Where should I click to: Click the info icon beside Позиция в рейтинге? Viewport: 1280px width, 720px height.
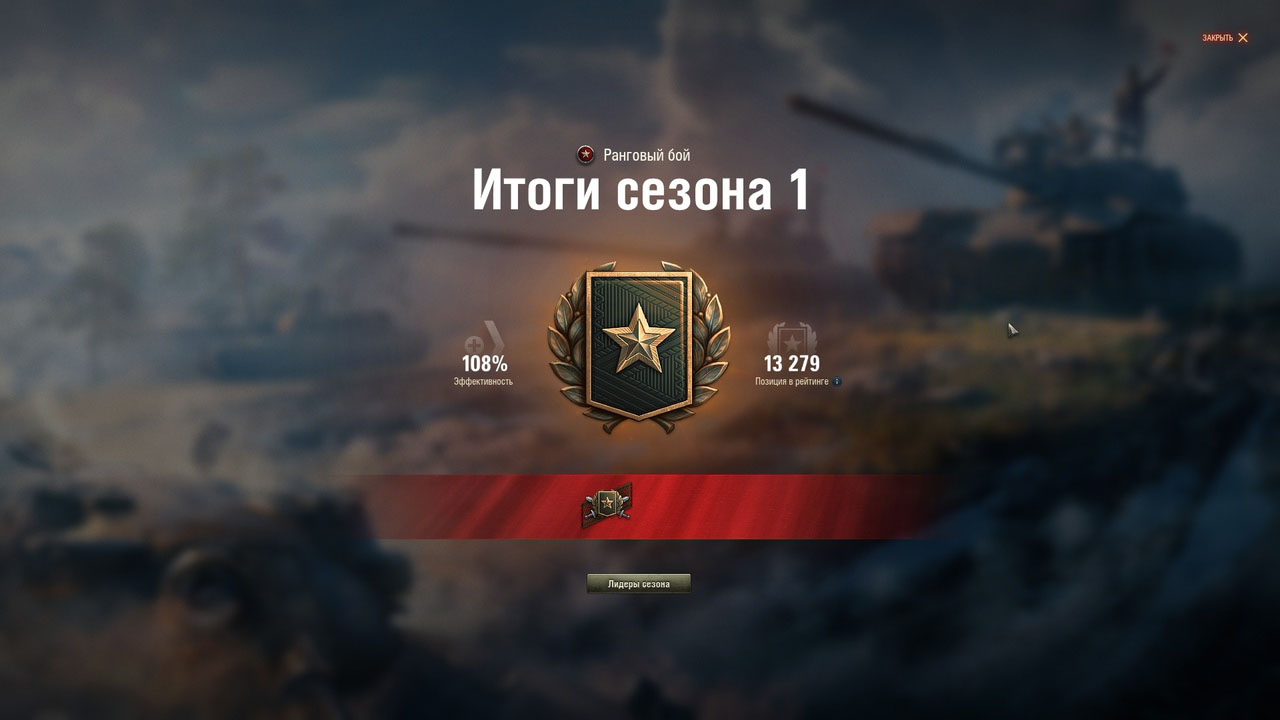tap(837, 382)
